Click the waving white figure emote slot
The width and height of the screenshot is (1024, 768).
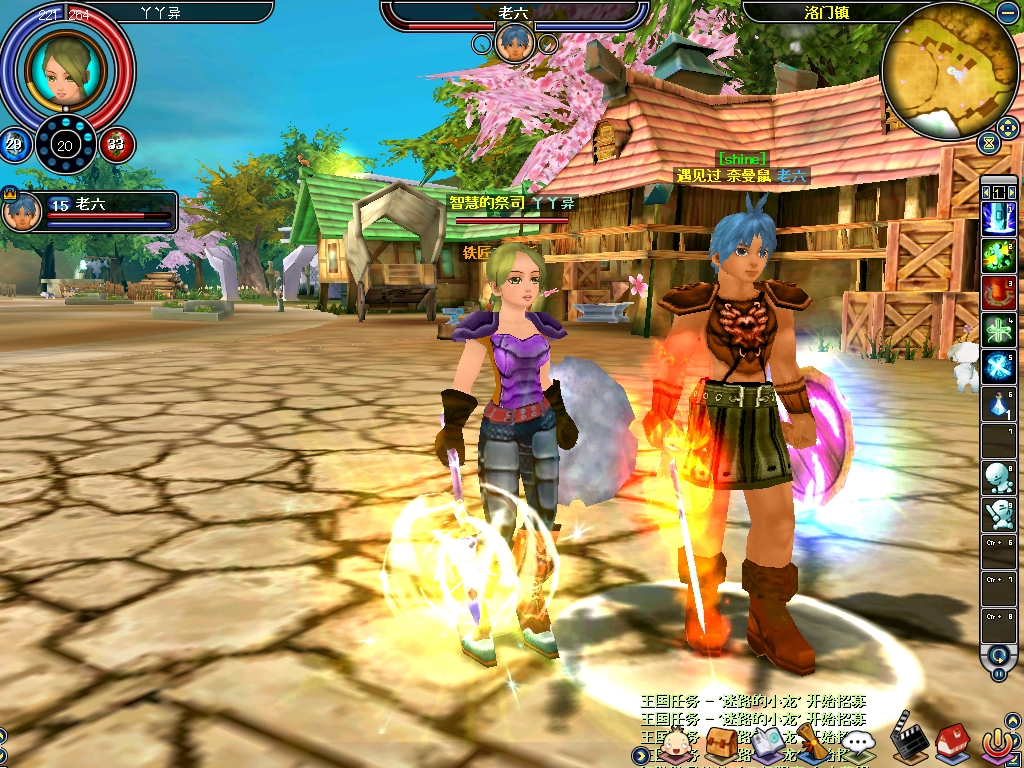click(x=998, y=517)
